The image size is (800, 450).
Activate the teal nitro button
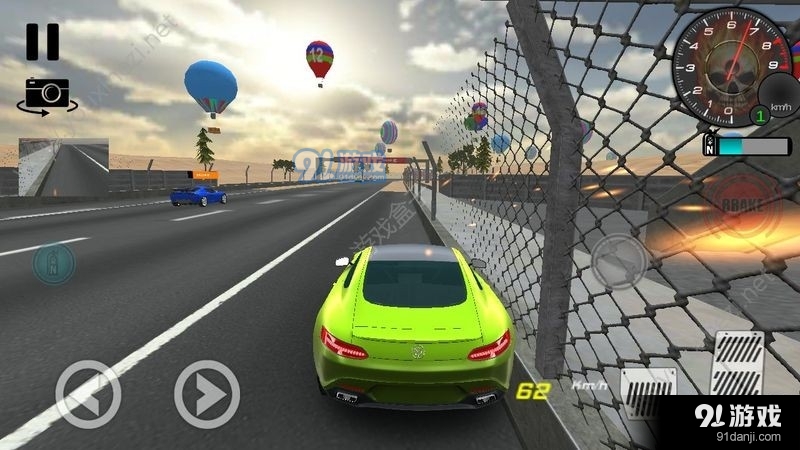pyautogui.click(x=52, y=263)
